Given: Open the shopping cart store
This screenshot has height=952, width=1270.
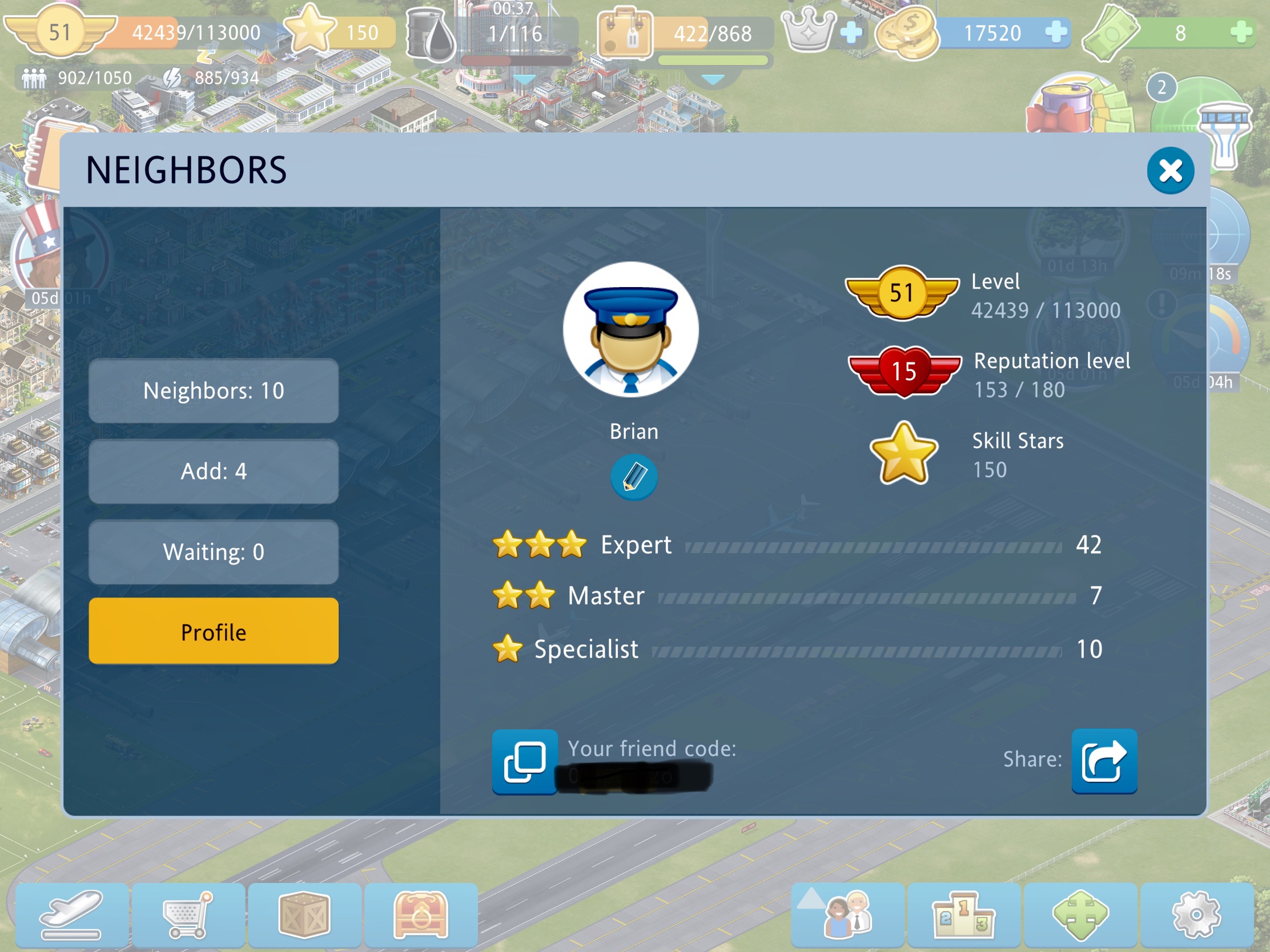Looking at the screenshot, I should [x=188, y=915].
